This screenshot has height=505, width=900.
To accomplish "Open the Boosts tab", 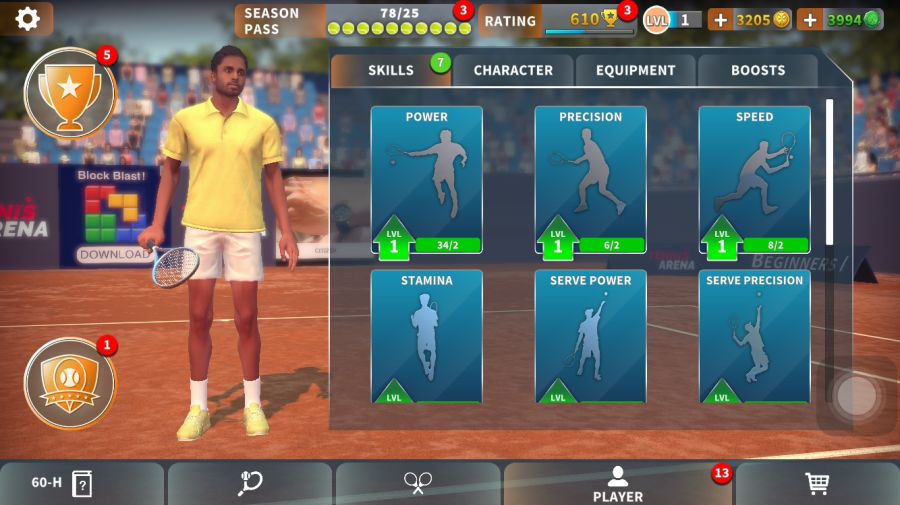I will coord(758,71).
